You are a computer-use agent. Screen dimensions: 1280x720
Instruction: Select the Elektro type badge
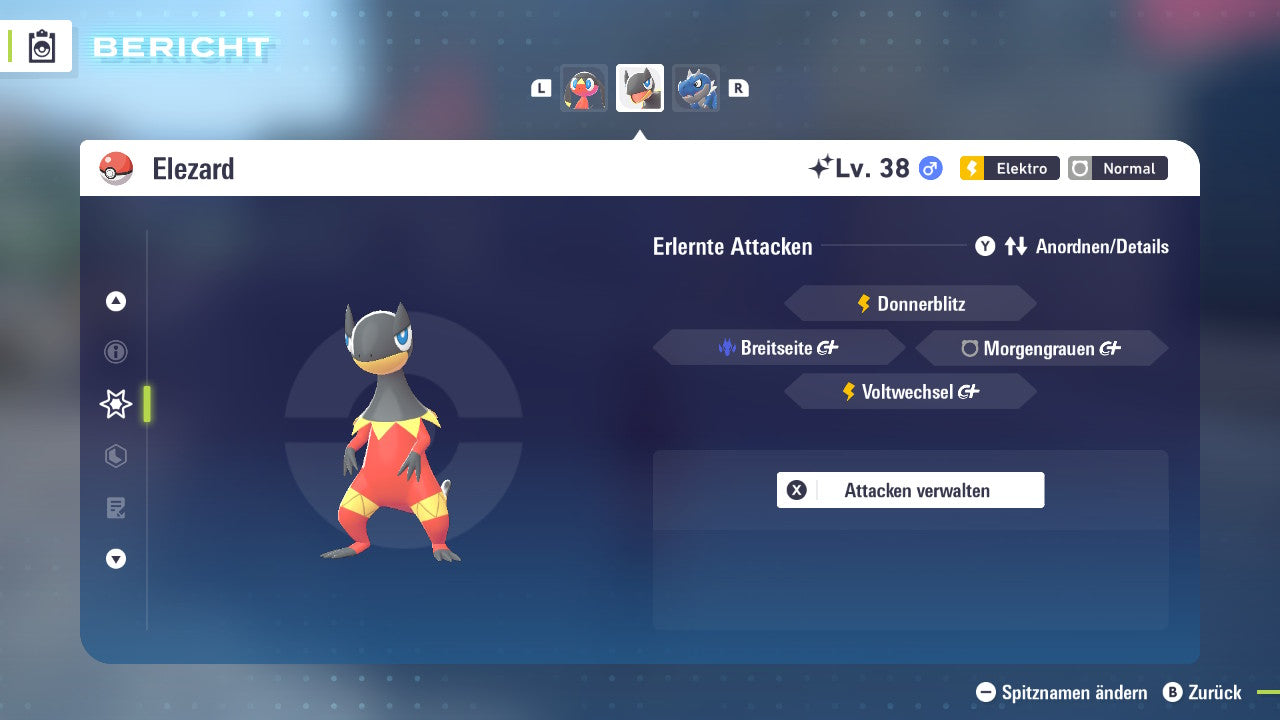[x=1009, y=168]
